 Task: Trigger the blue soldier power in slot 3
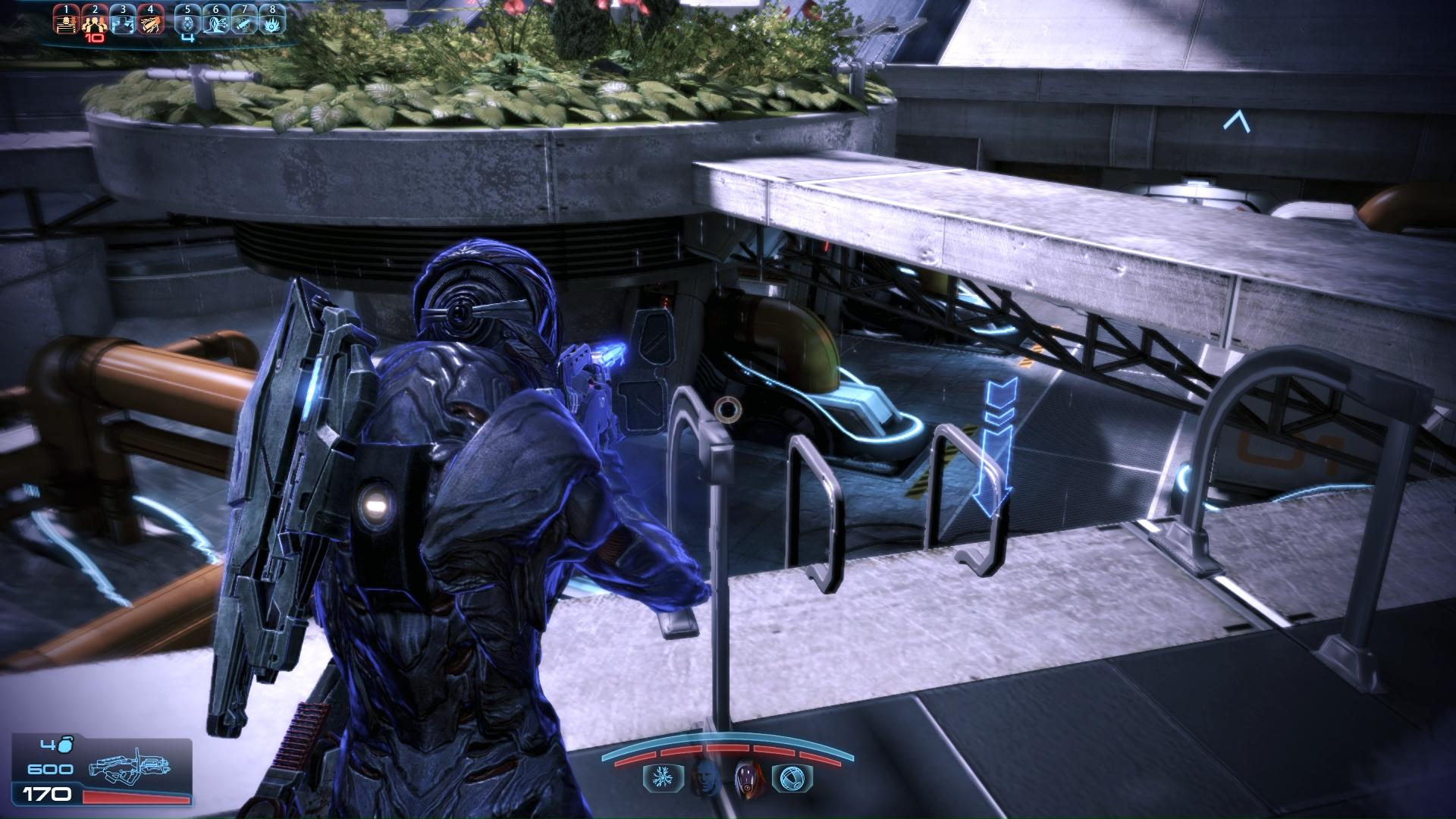[122, 22]
